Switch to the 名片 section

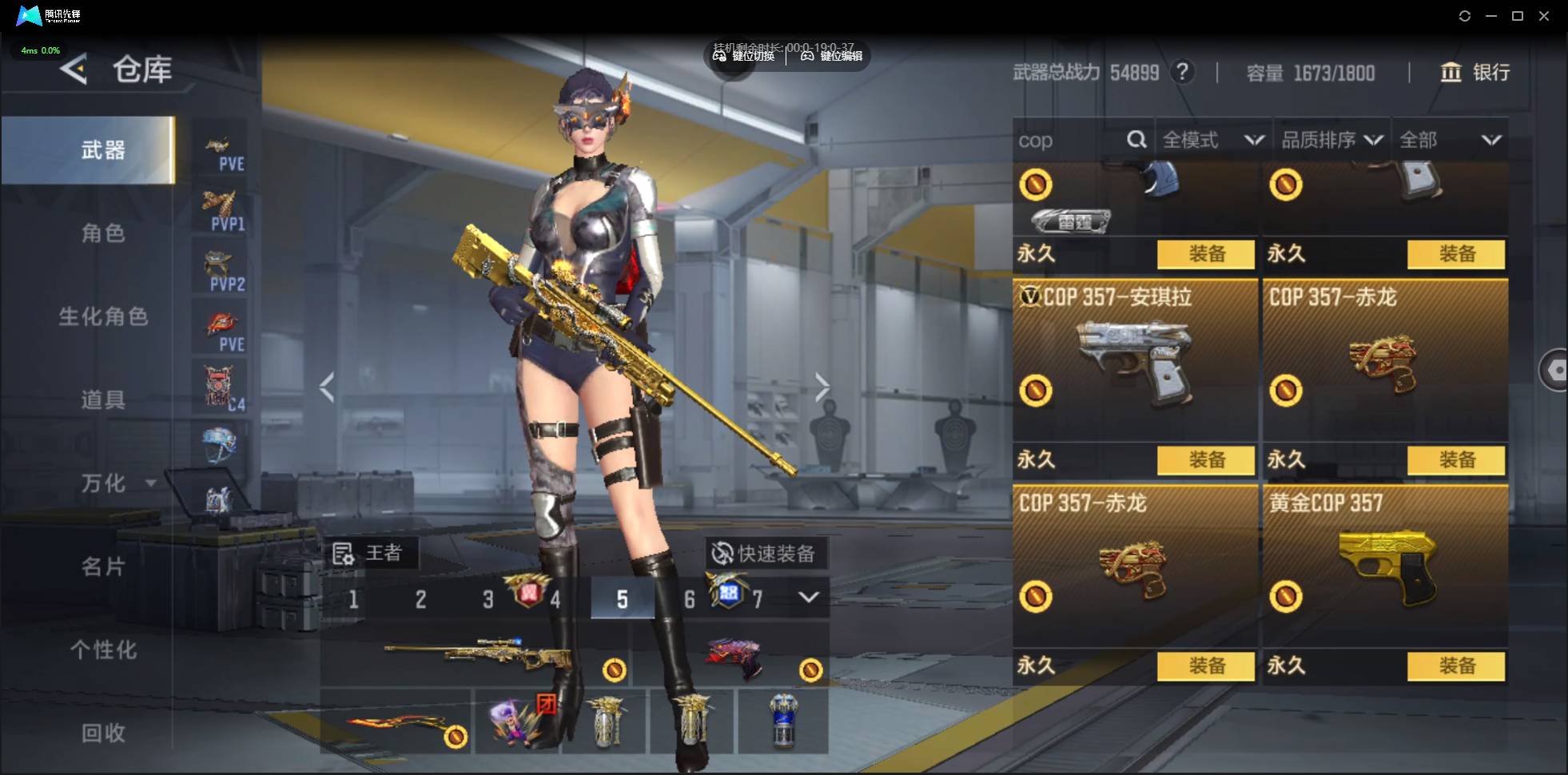coord(102,566)
